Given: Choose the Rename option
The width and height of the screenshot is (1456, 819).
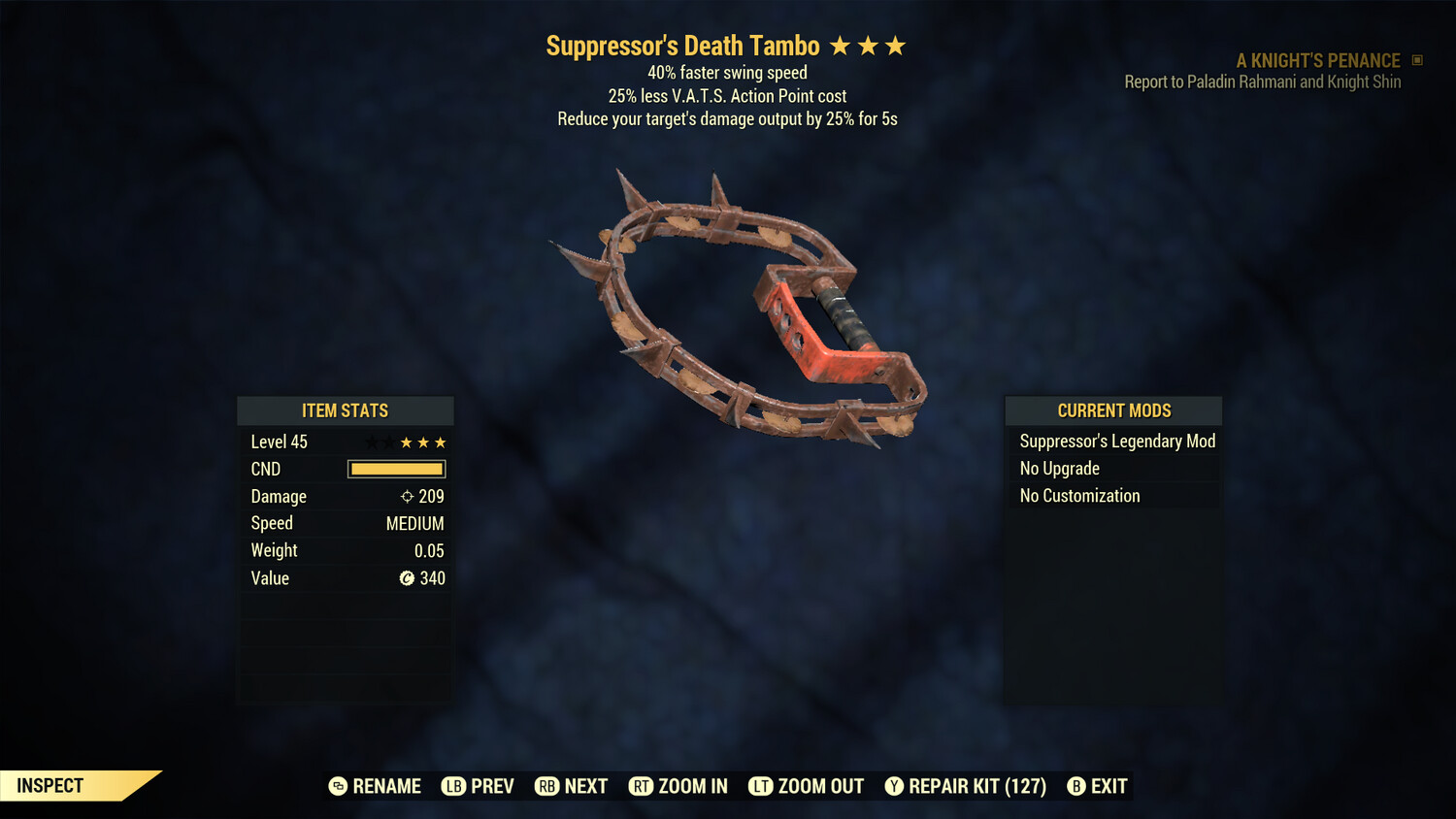Looking at the screenshot, I should (376, 786).
